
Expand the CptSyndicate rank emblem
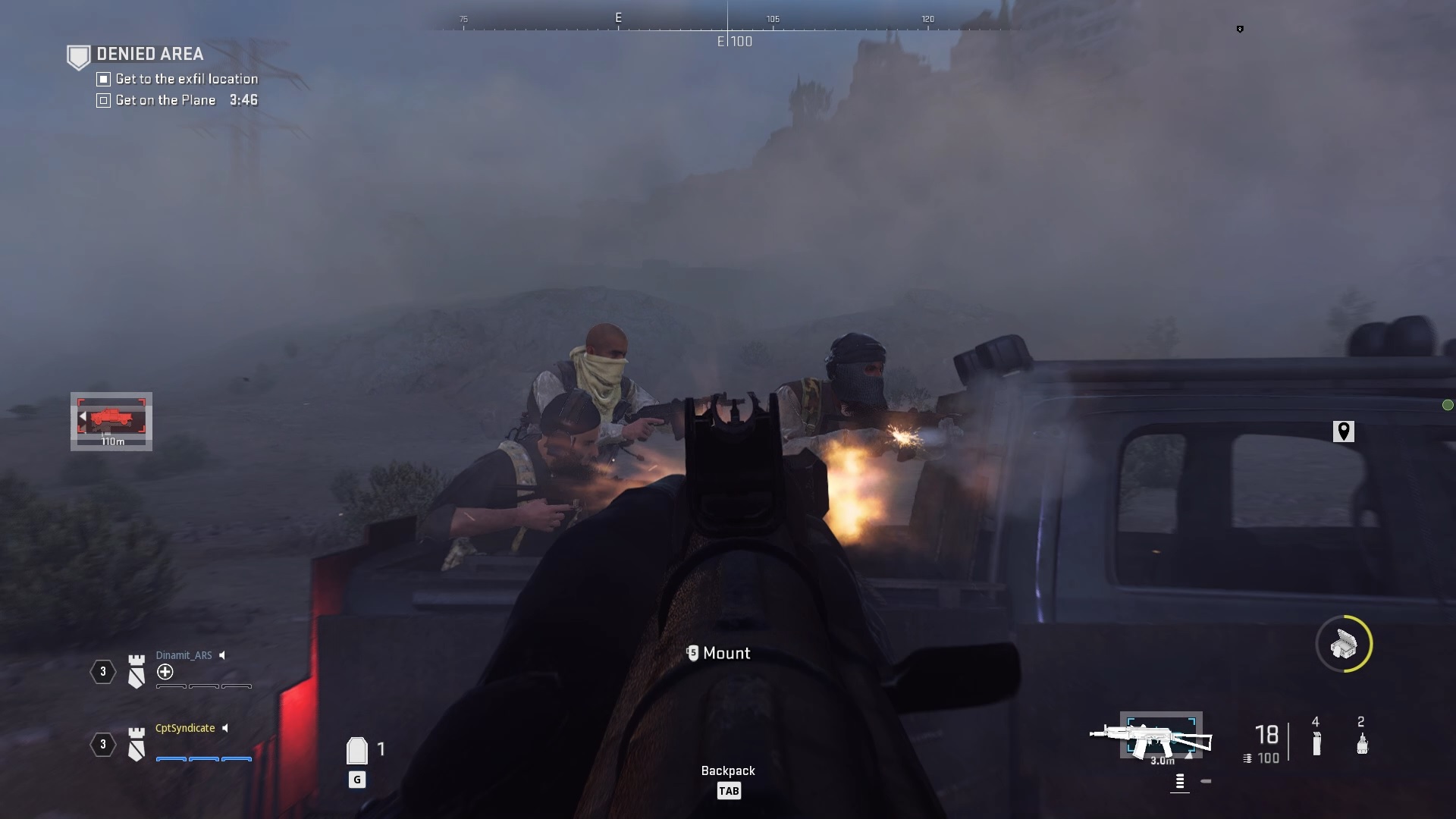[x=136, y=745]
